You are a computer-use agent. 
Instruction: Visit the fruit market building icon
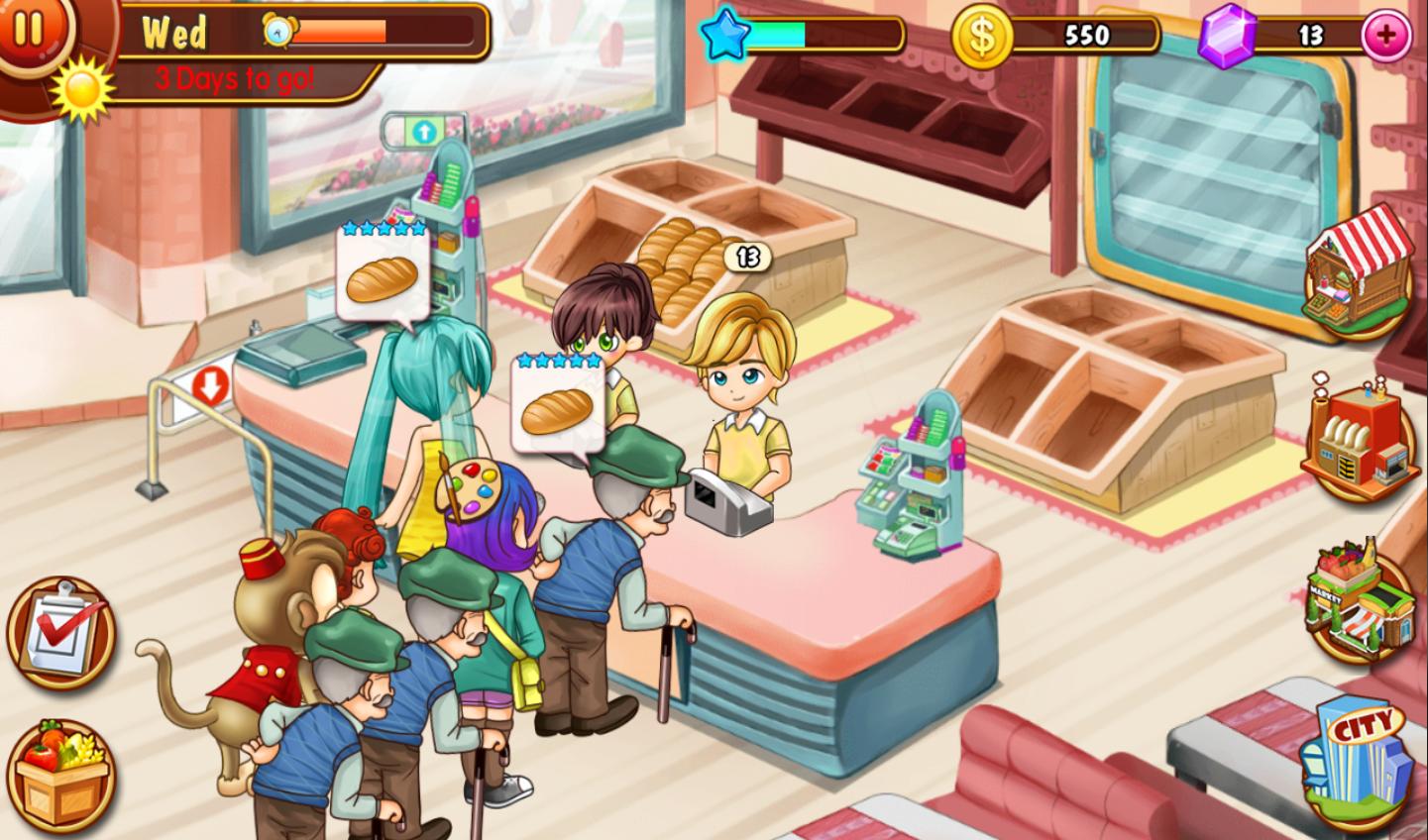tap(1358, 601)
